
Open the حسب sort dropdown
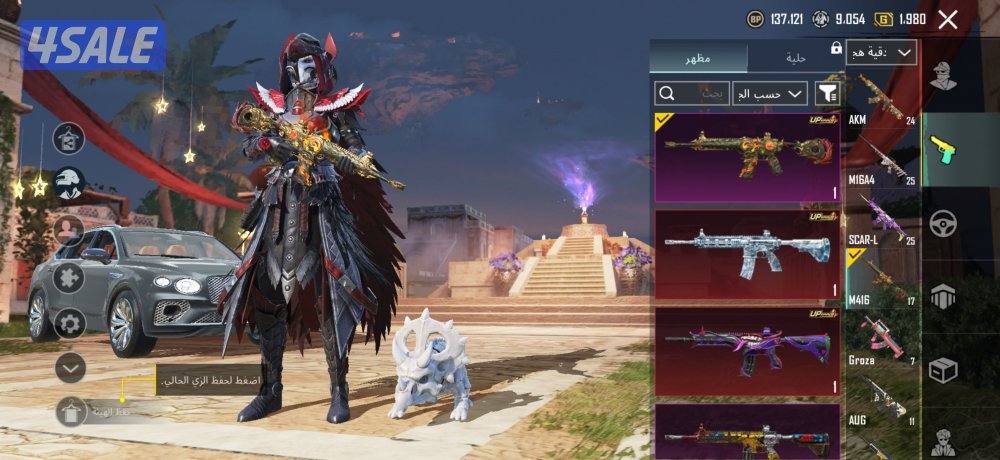point(769,93)
